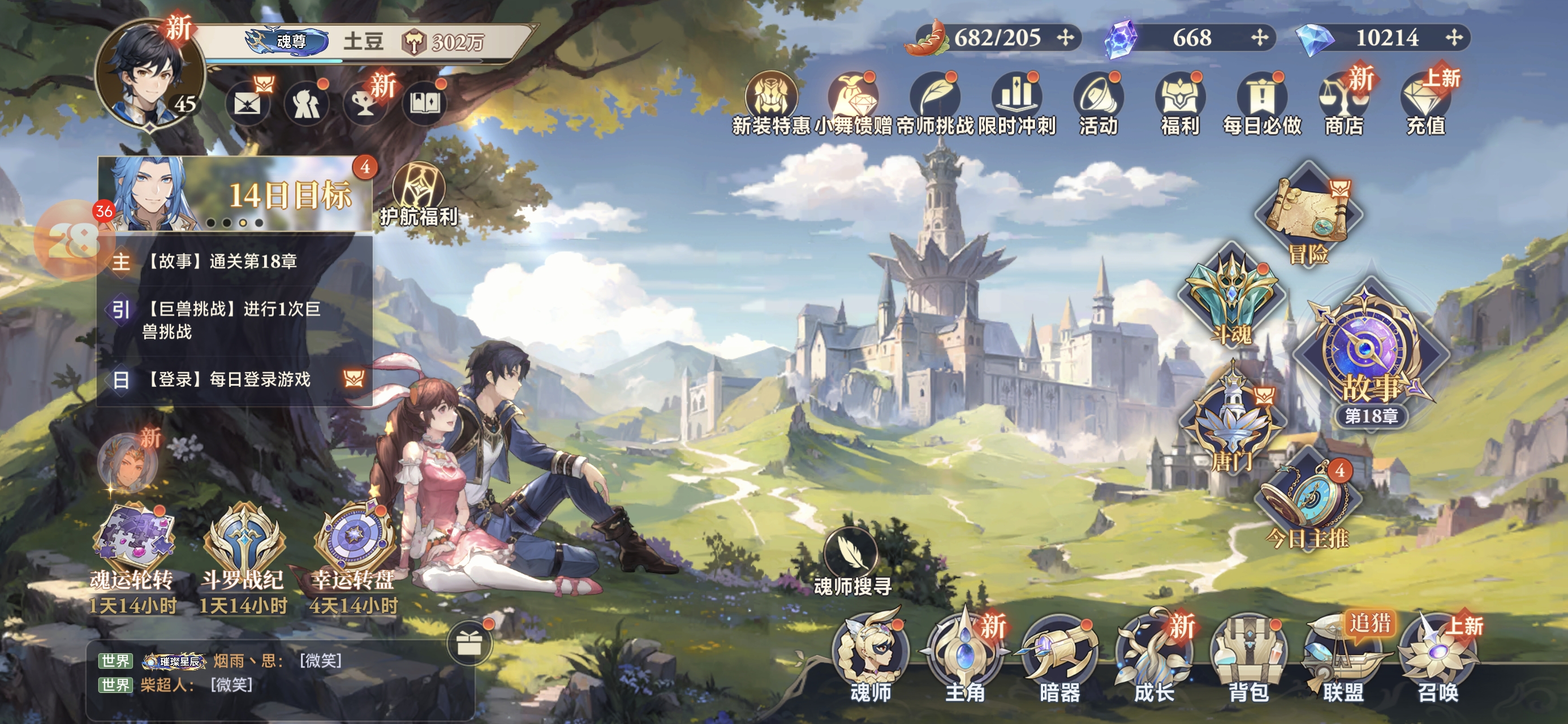Open the 魂师 (Soul Master) menu

[871, 657]
